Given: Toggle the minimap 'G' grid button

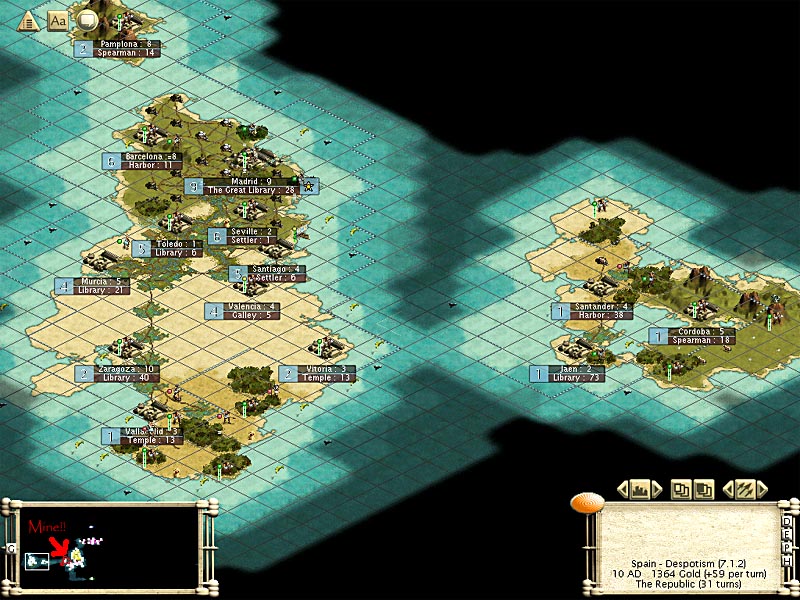Looking at the screenshot, I should 10,548.
